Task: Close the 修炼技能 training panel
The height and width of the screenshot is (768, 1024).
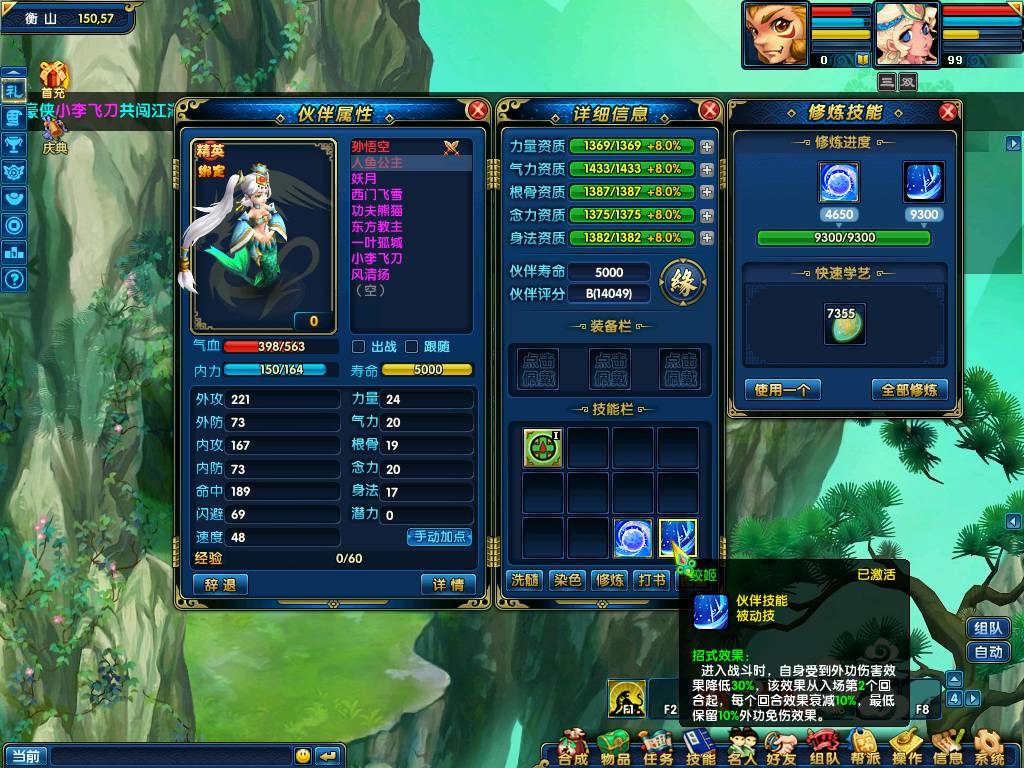Action: coord(948,112)
